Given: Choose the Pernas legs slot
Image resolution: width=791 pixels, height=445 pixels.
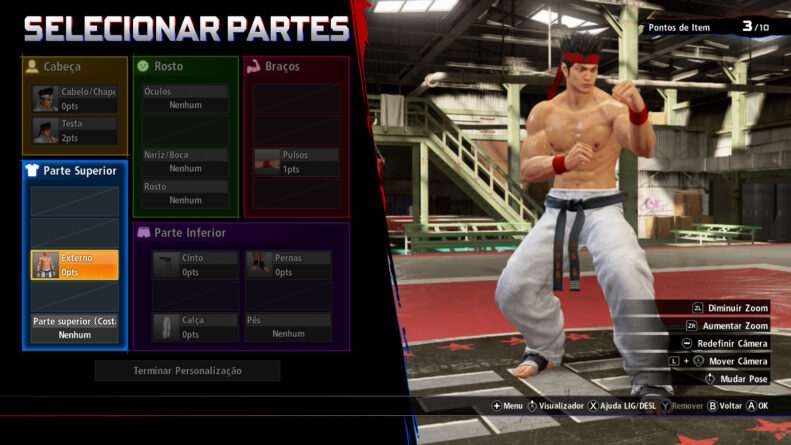Looking at the screenshot, I should point(288,265).
